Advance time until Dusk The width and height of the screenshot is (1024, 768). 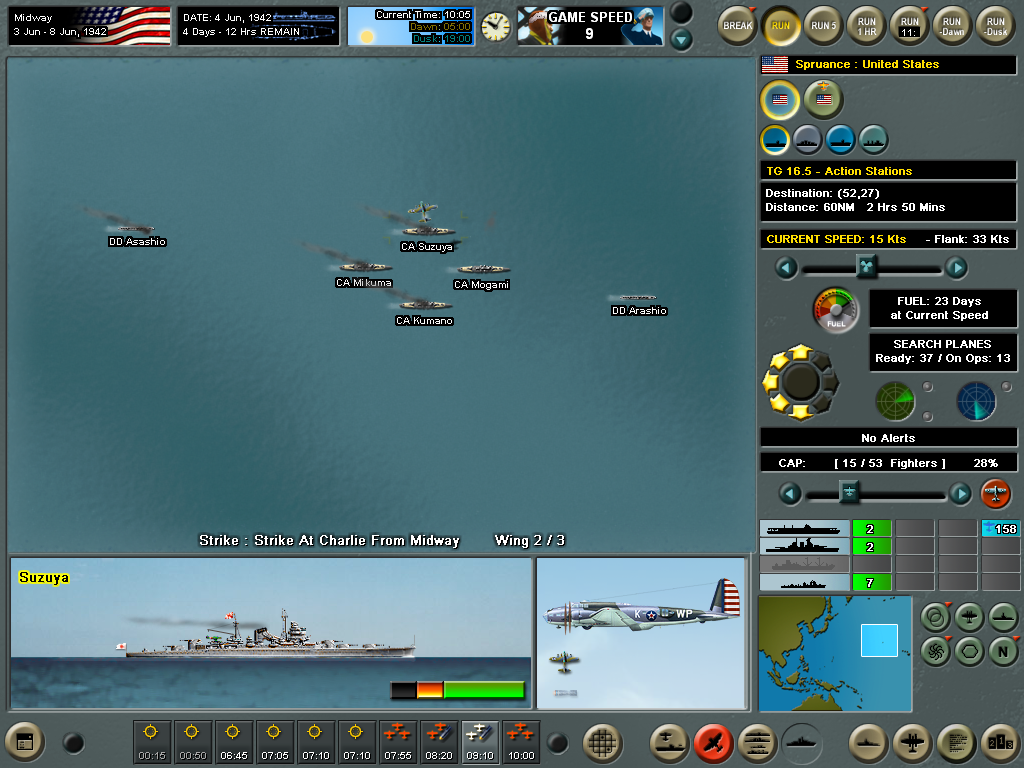(994, 25)
